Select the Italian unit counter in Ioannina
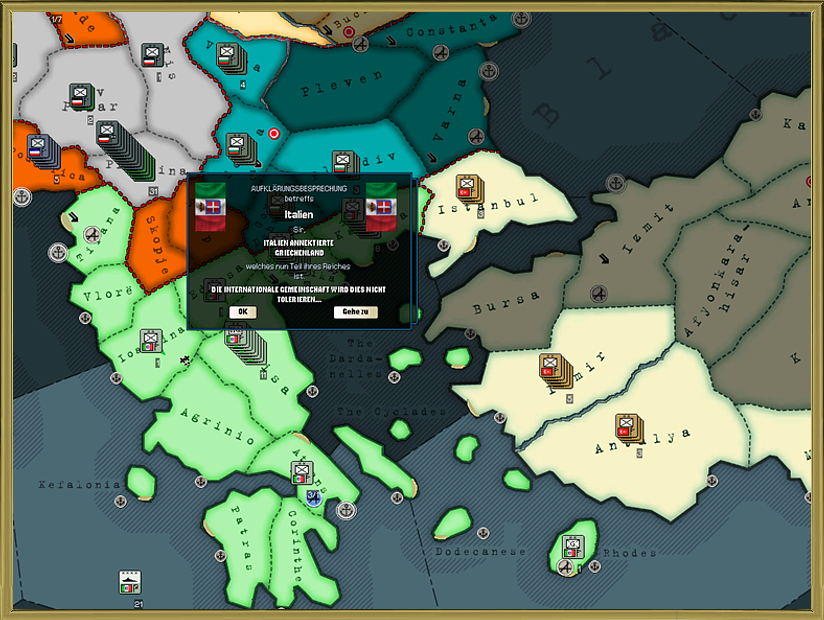This screenshot has height=620, width=824. (151, 341)
